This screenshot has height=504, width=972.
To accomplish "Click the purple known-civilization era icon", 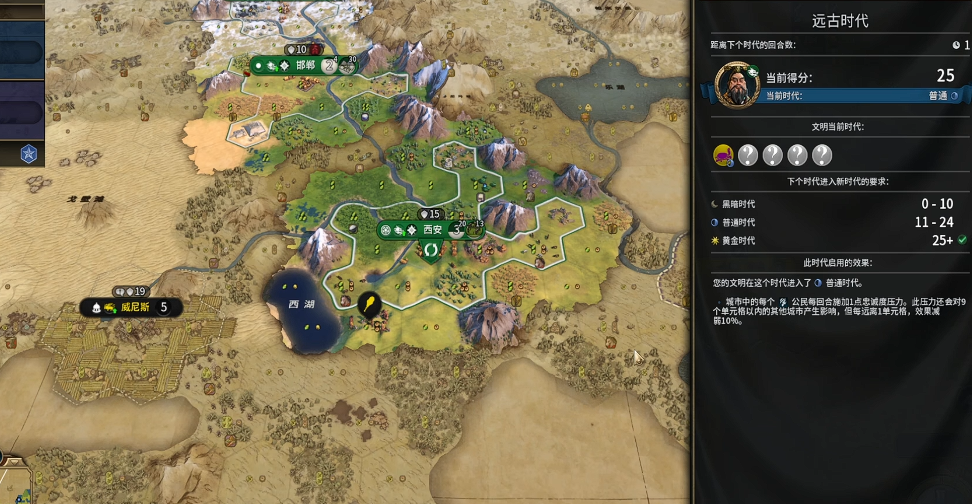I will click(x=722, y=154).
